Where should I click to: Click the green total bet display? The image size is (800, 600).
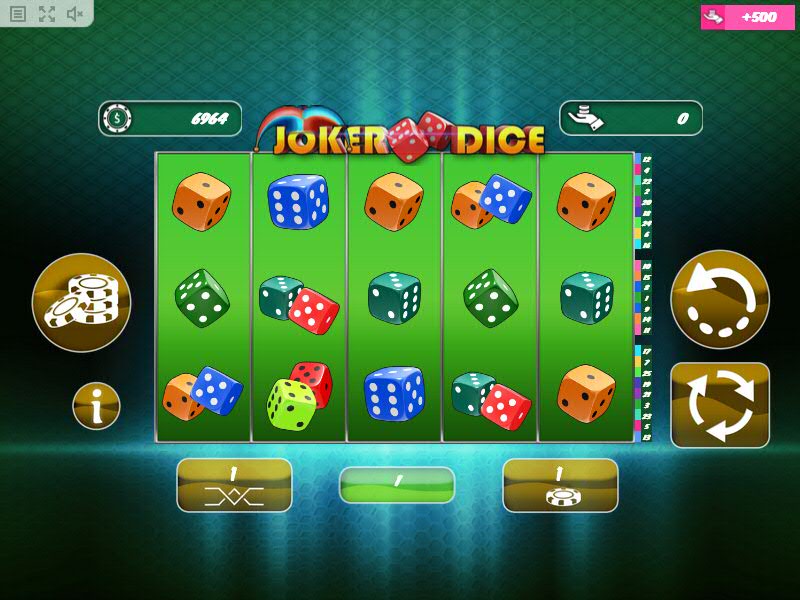tap(397, 485)
